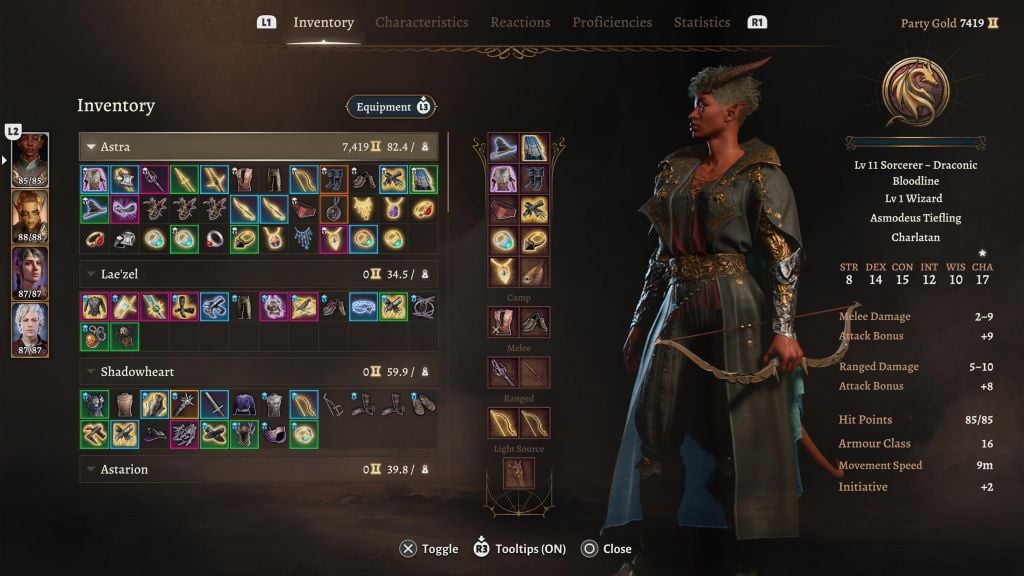
Task: Go to the Statistics tab
Action: (702, 22)
